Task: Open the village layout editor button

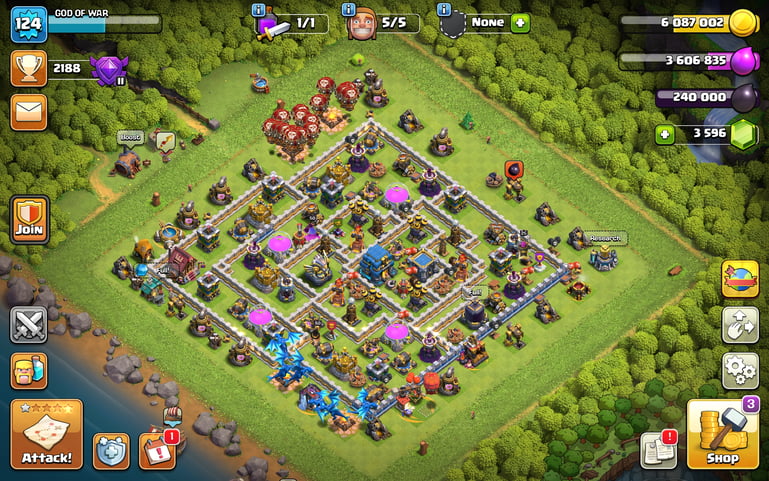Action: pyautogui.click(x=739, y=325)
